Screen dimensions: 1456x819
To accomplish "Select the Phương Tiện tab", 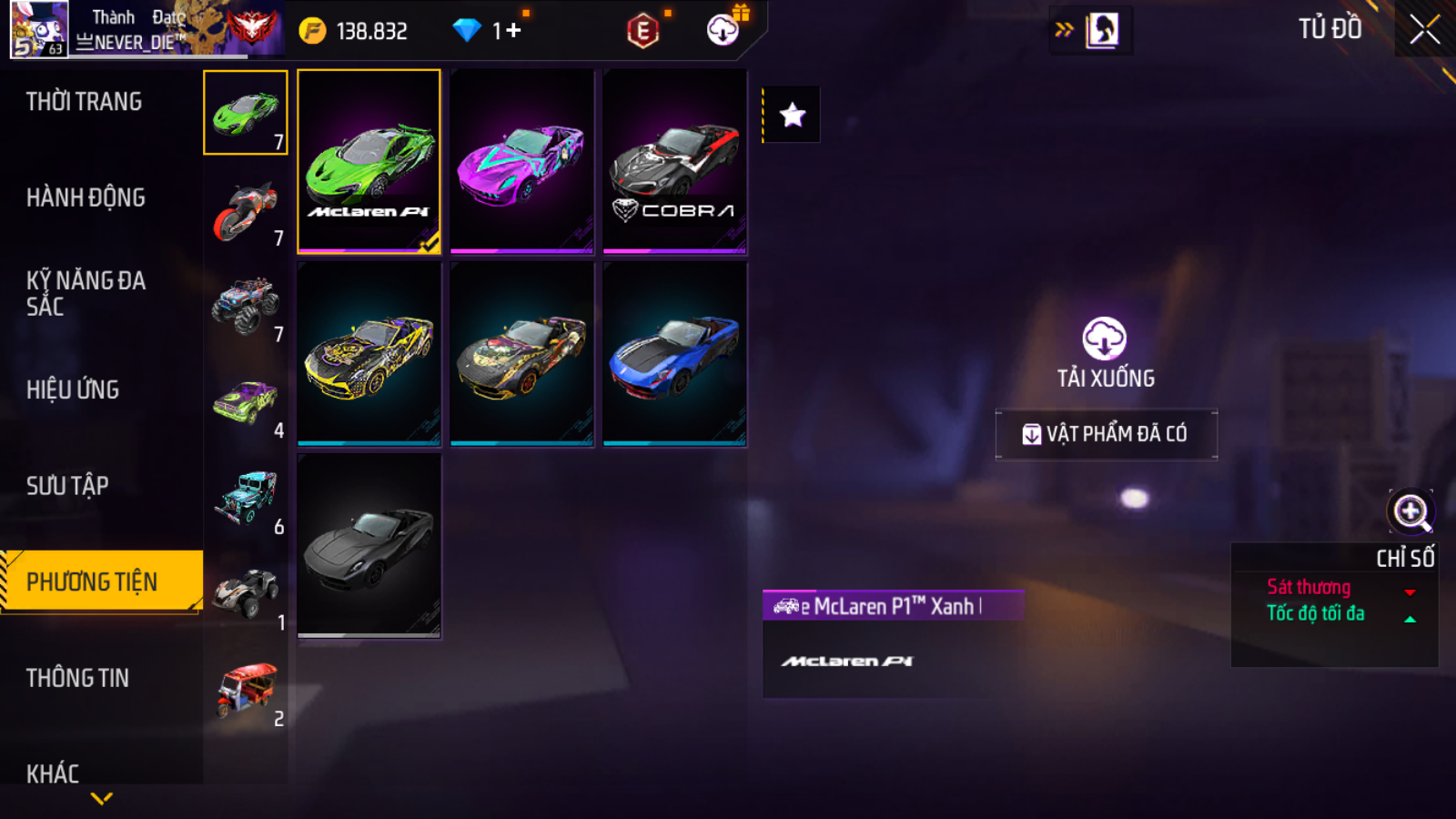I will click(x=93, y=581).
